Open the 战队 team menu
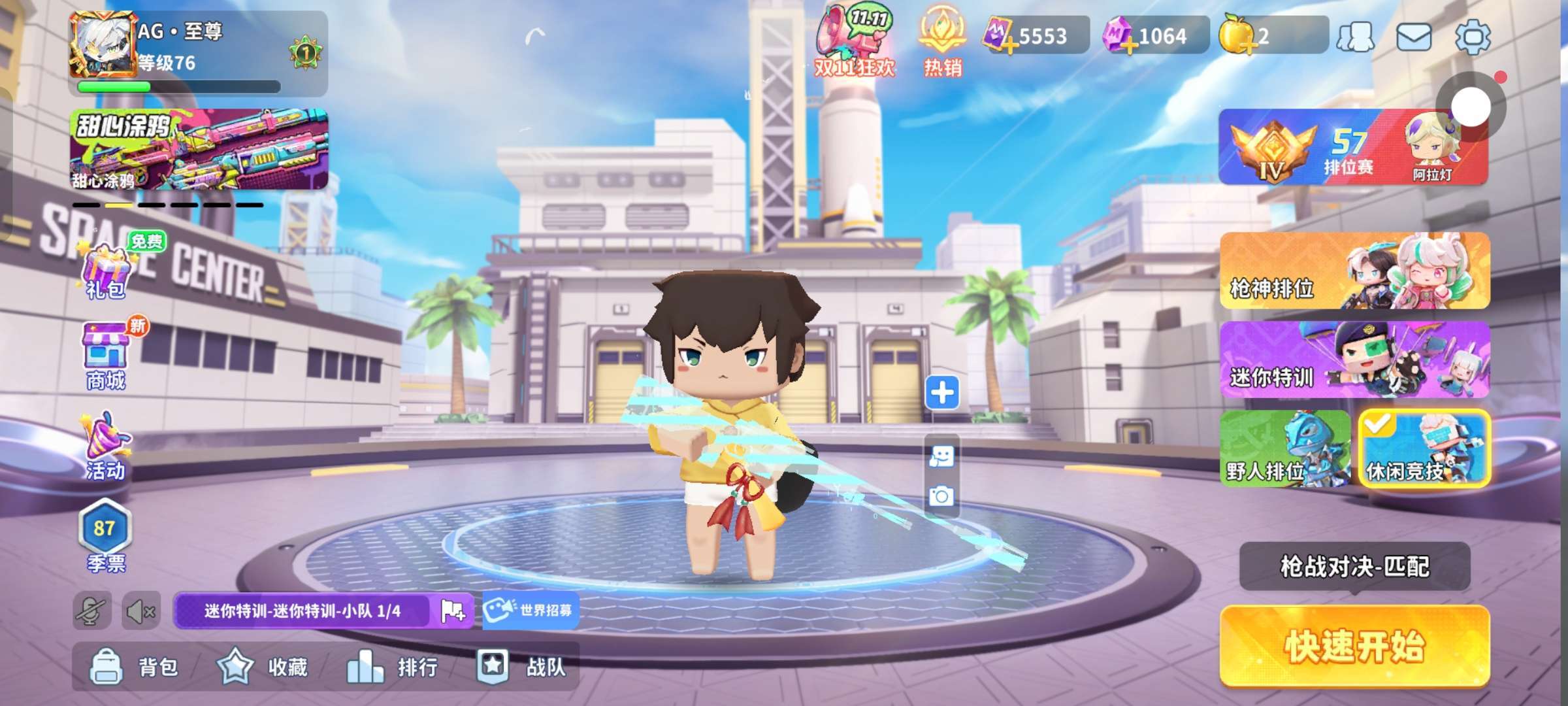Viewport: 1568px width, 706px height. (521, 667)
